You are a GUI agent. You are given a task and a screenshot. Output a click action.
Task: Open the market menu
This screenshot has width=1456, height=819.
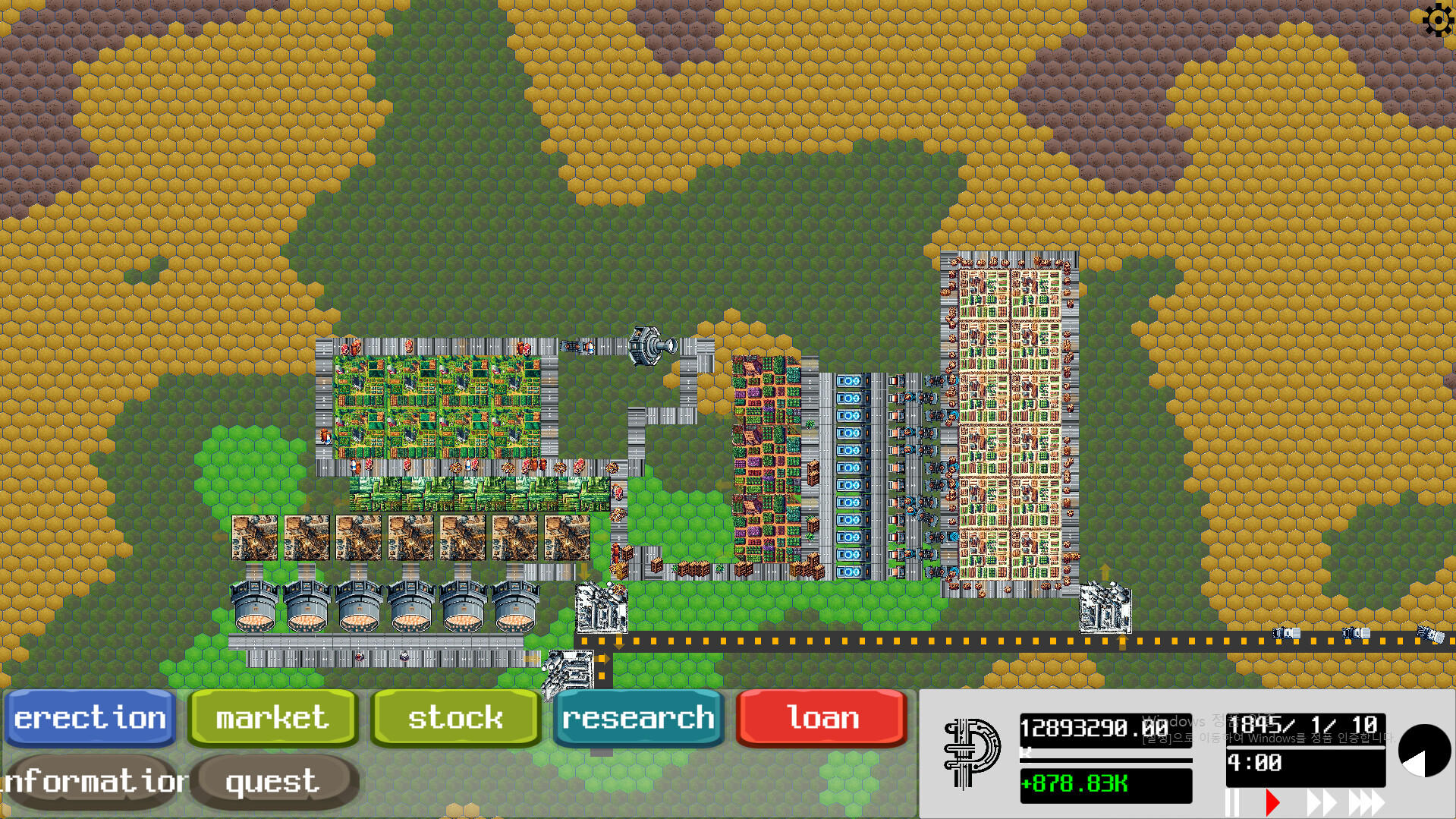click(x=271, y=717)
